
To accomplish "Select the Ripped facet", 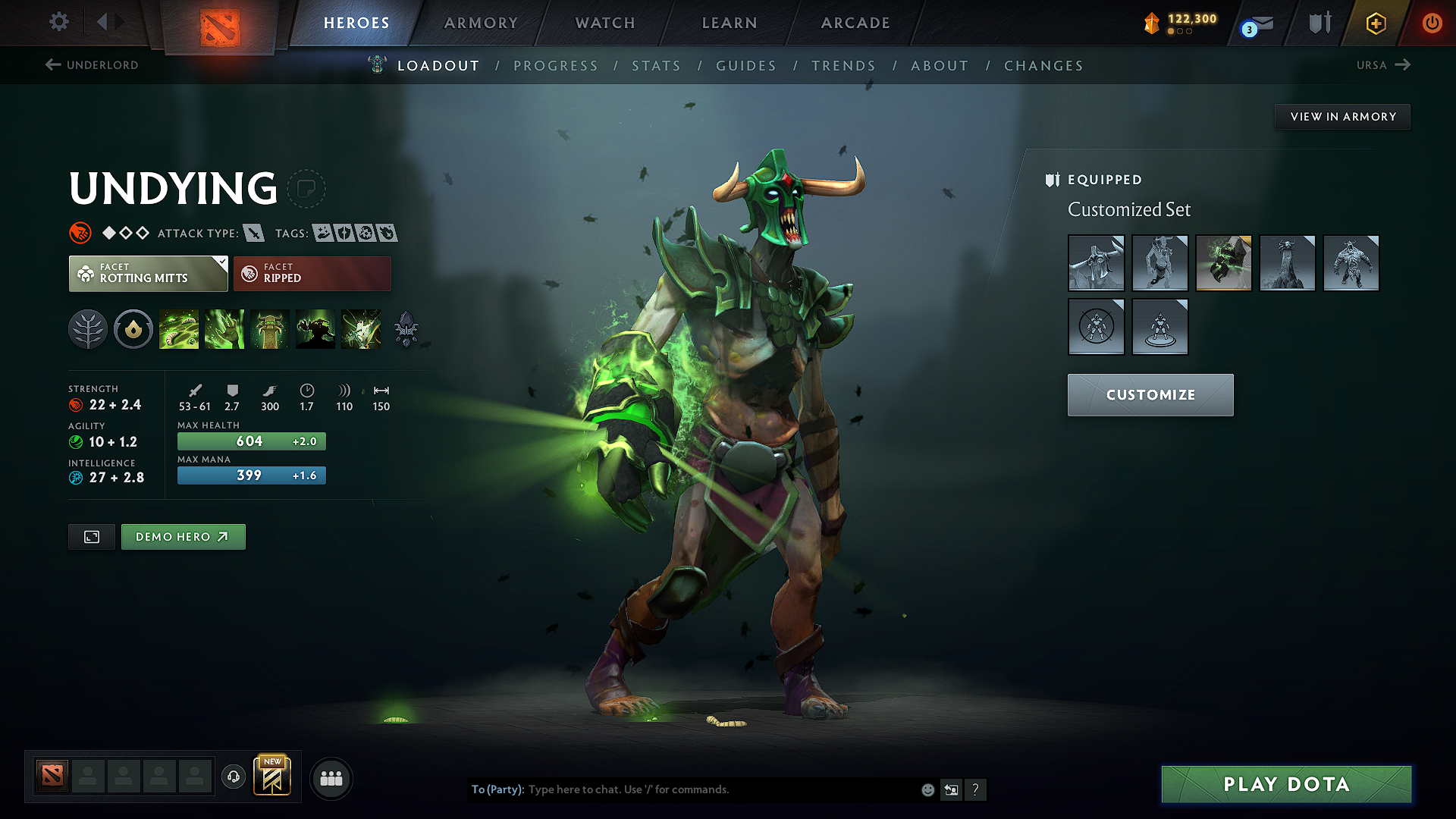I will [x=312, y=273].
